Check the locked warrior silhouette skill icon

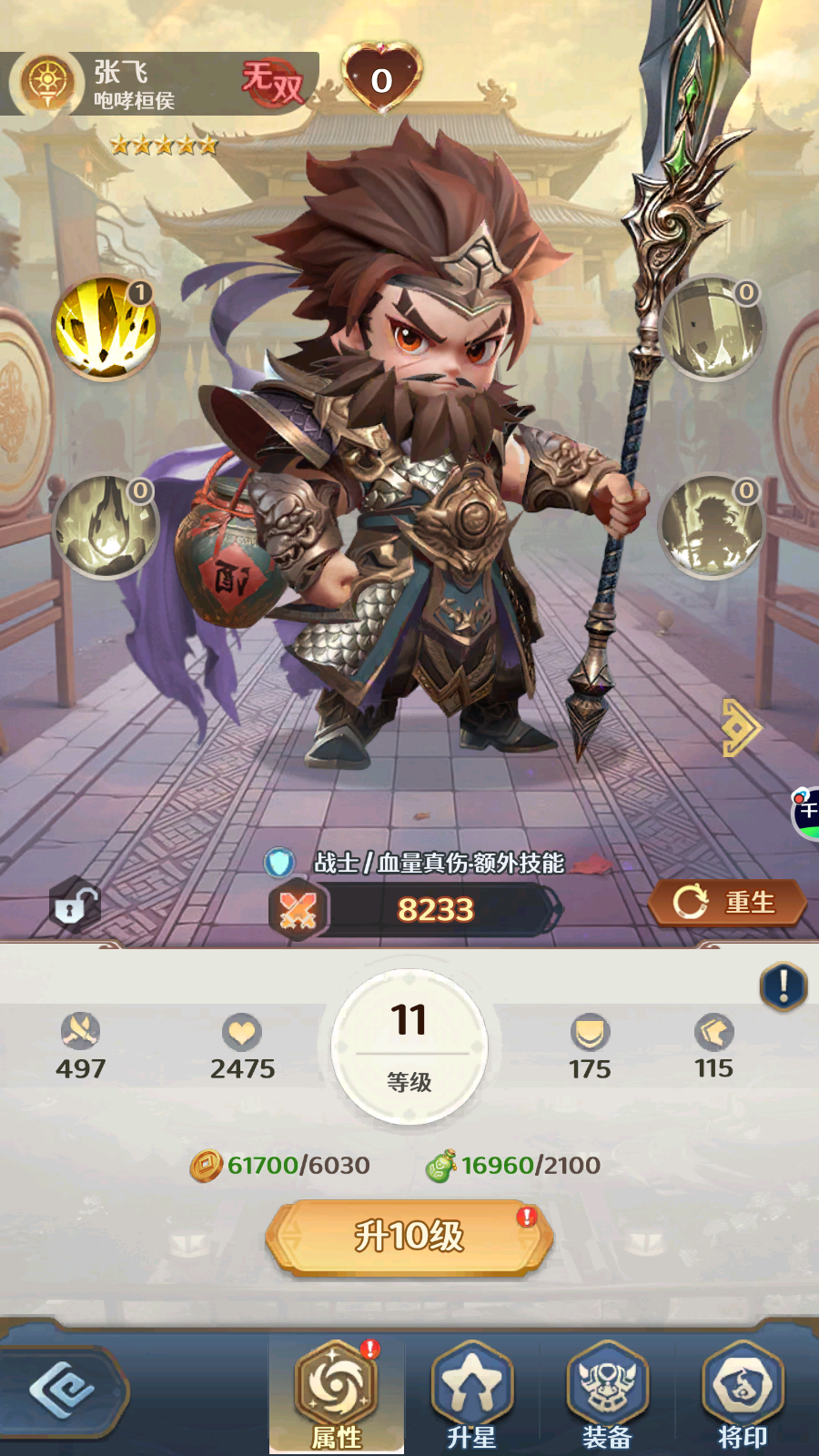pyautogui.click(x=713, y=526)
